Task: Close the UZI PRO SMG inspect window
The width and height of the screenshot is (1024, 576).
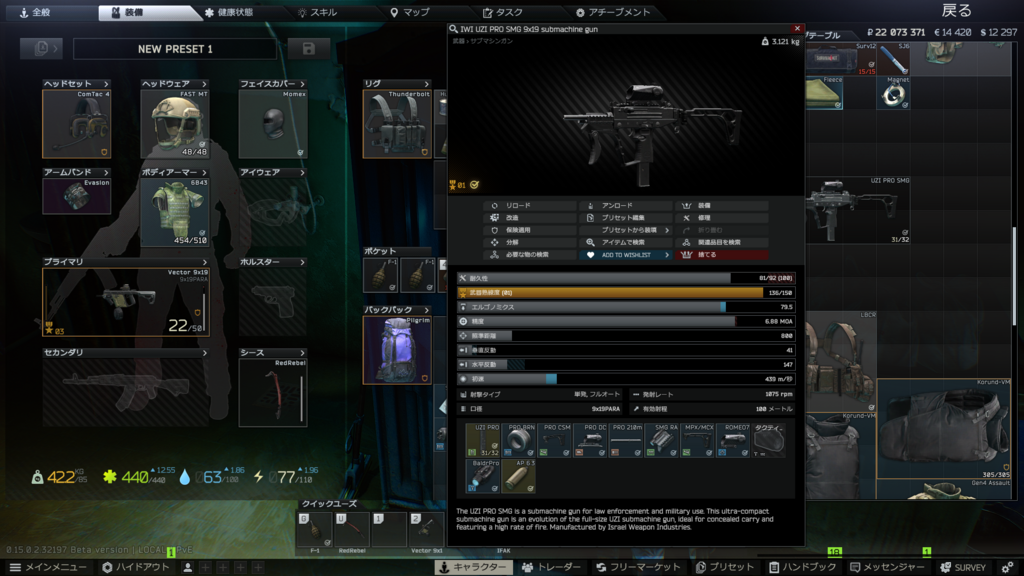Action: pos(797,29)
